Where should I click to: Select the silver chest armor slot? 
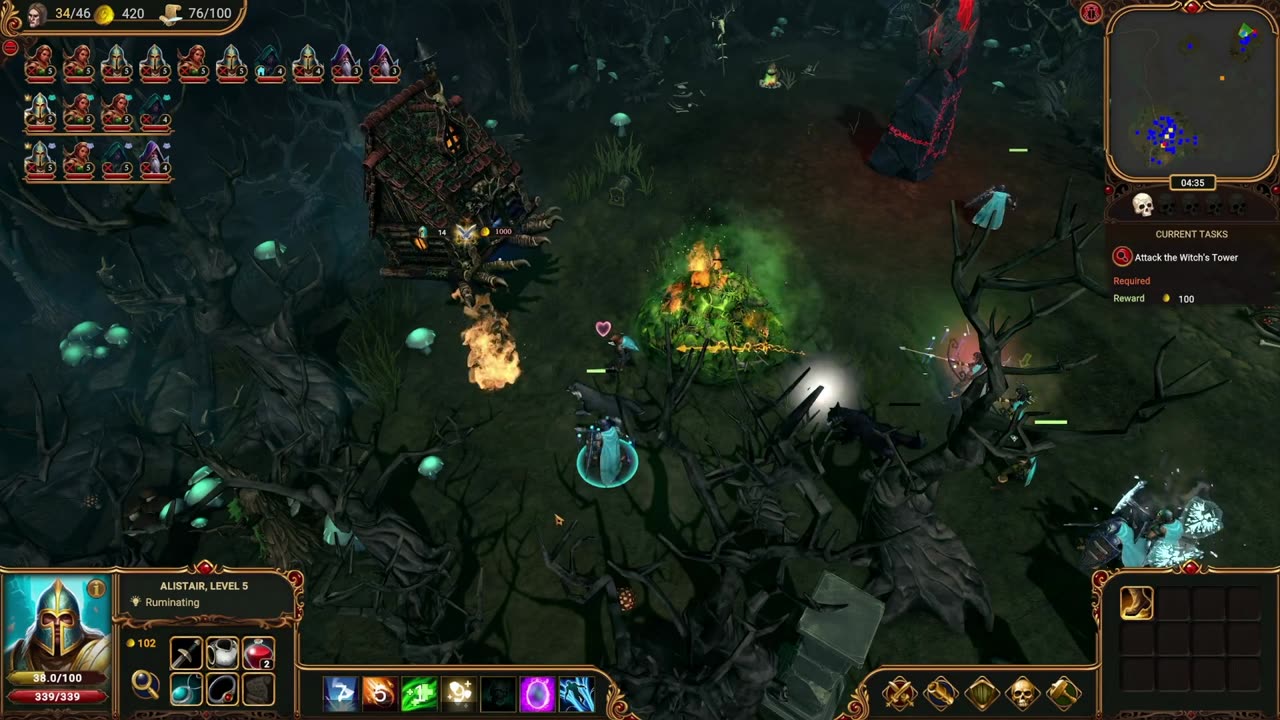tap(222, 654)
